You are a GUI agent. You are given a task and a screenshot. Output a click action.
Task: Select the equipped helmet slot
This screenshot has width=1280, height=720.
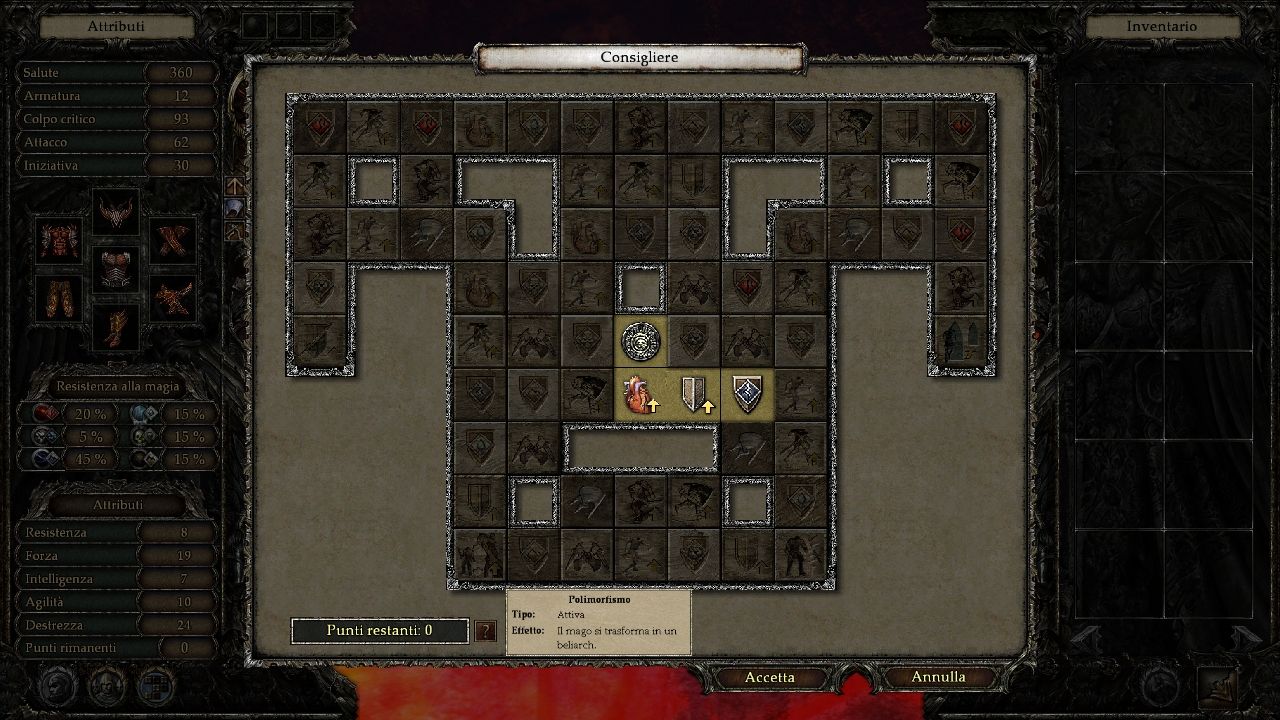(115, 212)
